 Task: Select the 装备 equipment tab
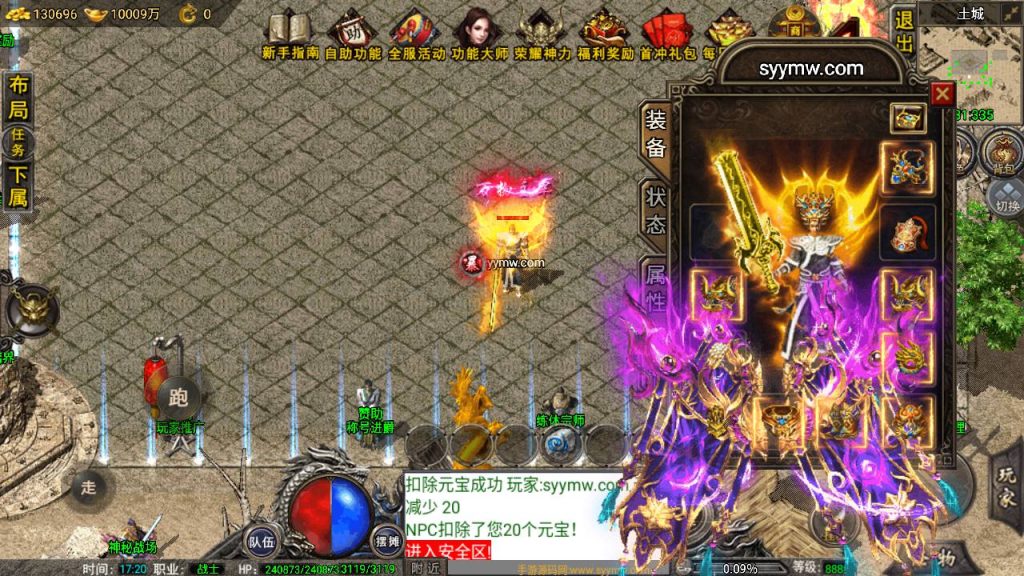[x=655, y=133]
